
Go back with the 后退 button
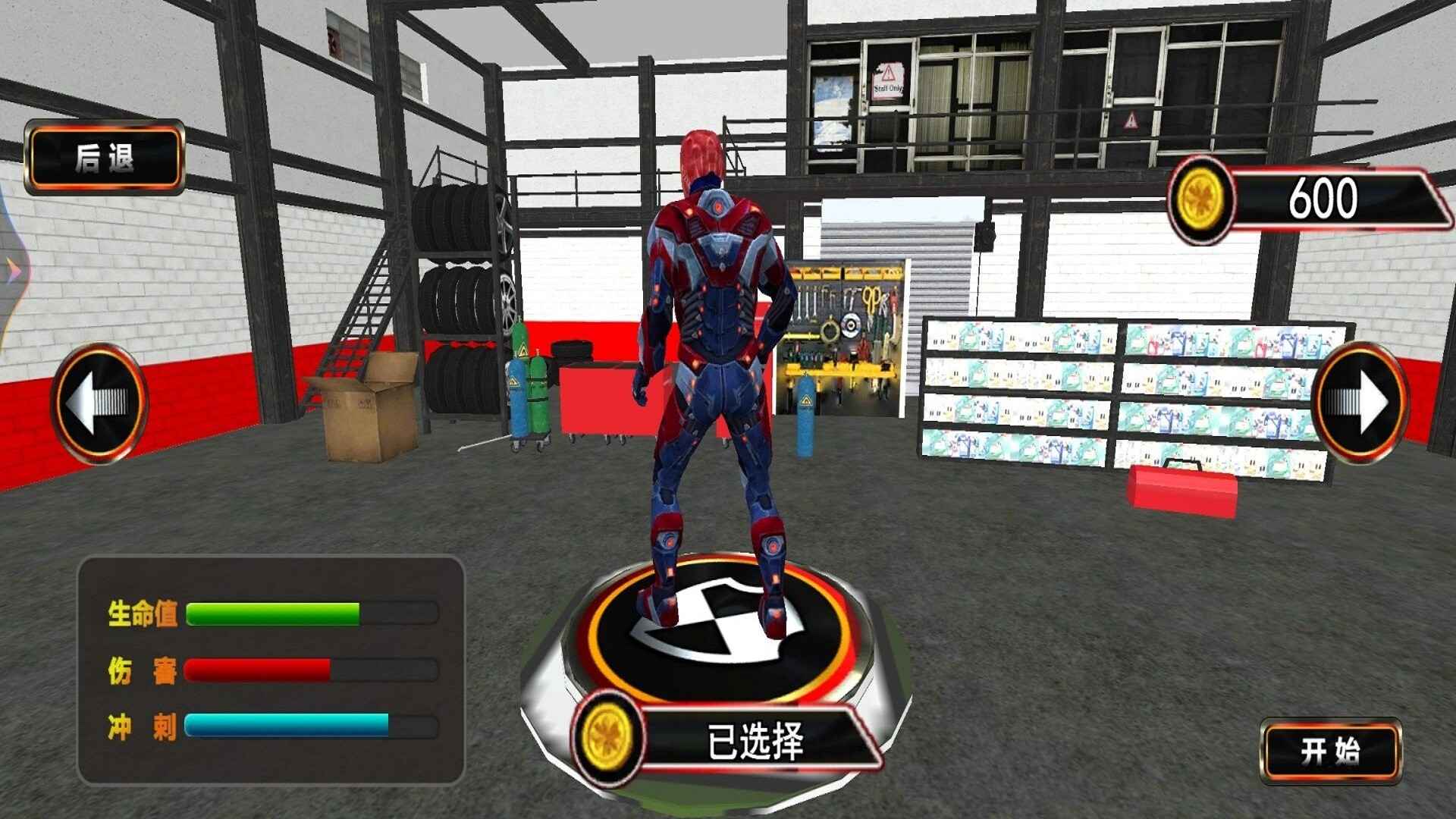105,158
